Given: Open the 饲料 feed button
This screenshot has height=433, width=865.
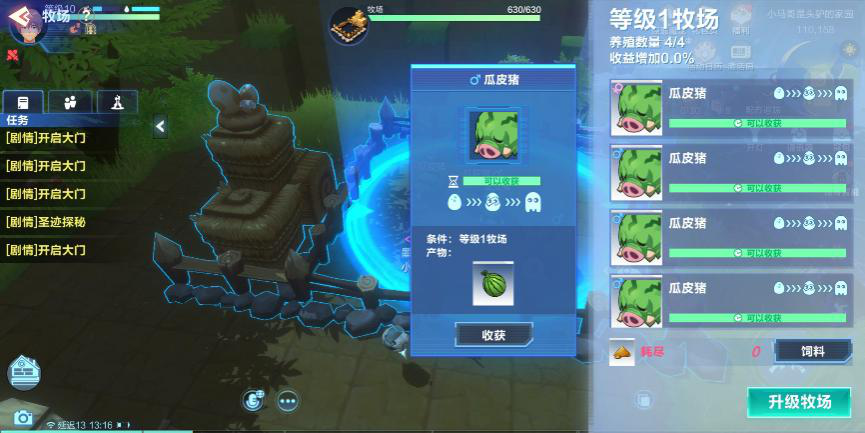Looking at the screenshot, I should pyautogui.click(x=813, y=351).
